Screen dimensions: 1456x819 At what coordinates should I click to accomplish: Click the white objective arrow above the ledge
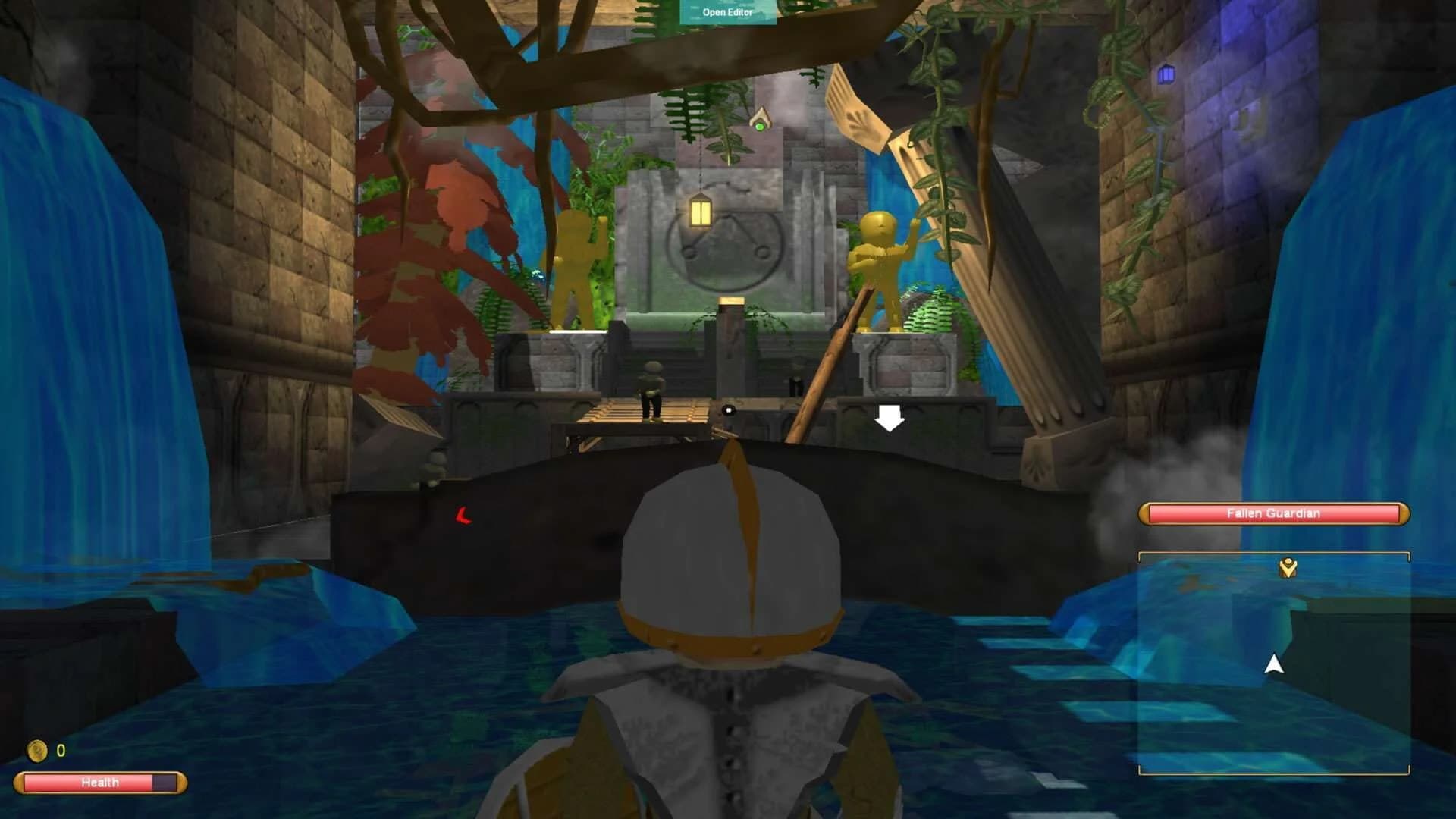click(x=888, y=418)
